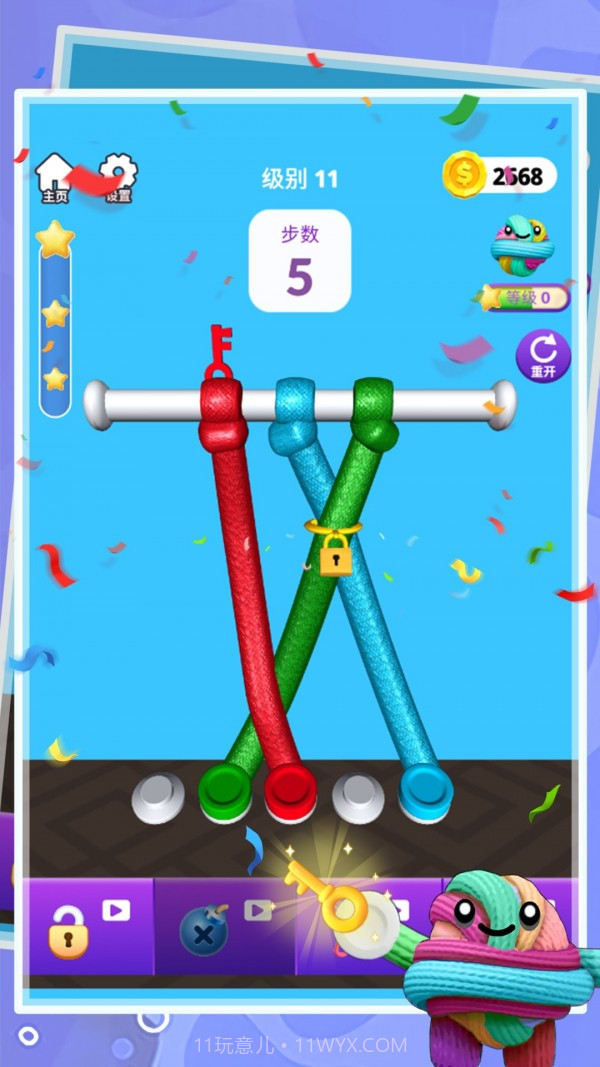Open the settings gear (设置)

coord(118,176)
